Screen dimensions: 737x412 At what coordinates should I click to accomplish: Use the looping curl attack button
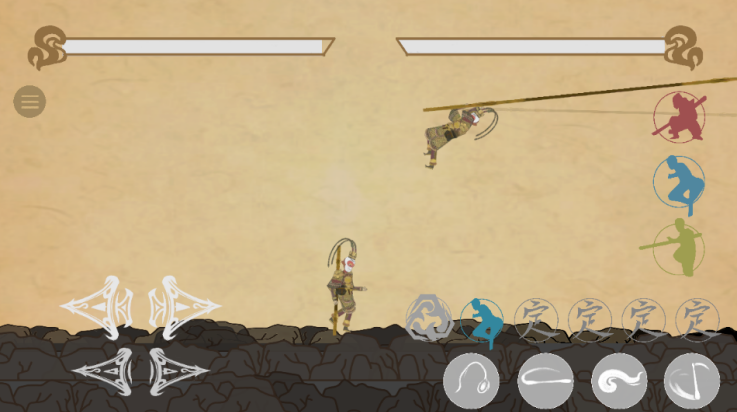(472, 381)
